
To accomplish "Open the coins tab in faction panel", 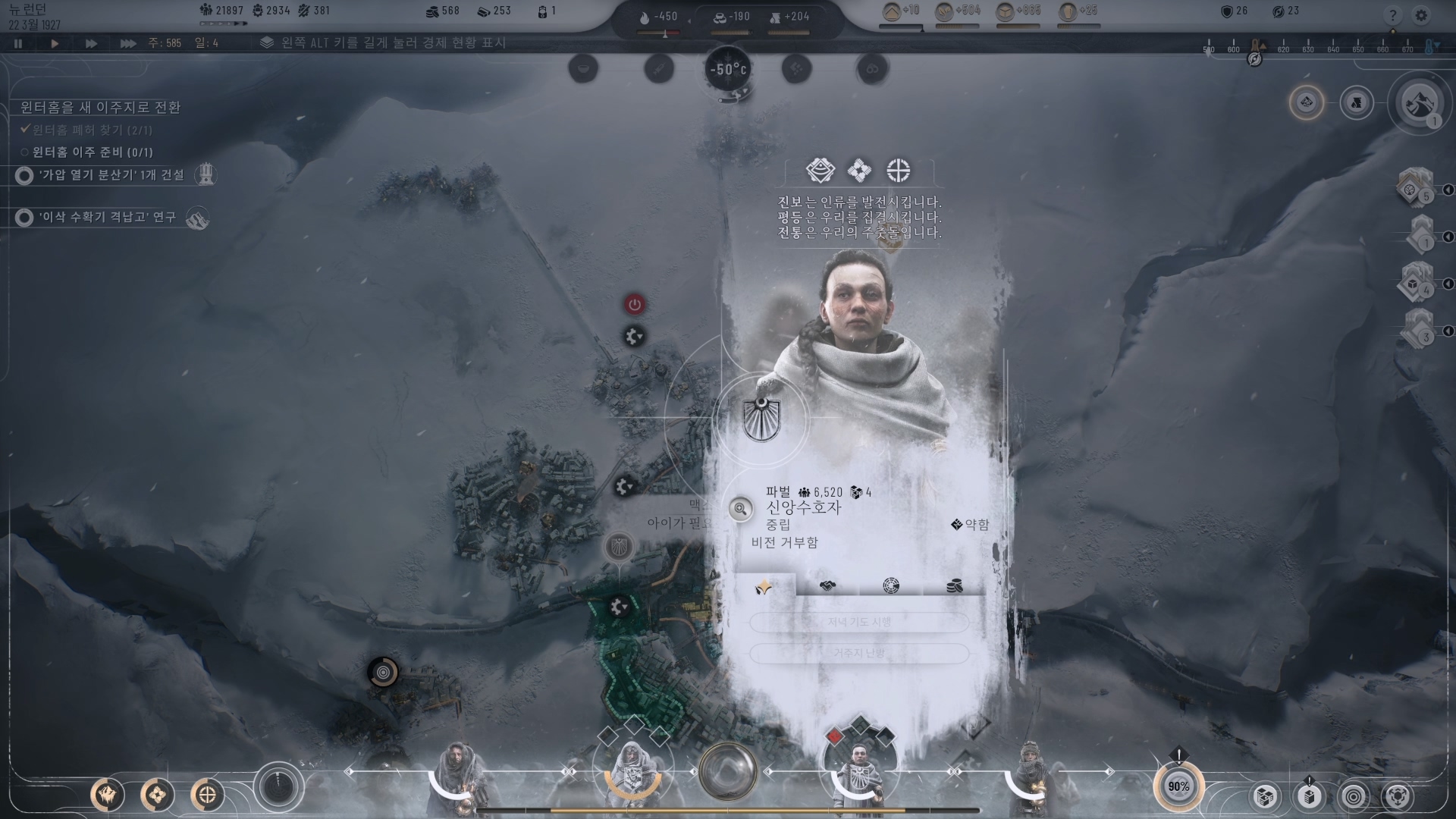I will [x=955, y=586].
